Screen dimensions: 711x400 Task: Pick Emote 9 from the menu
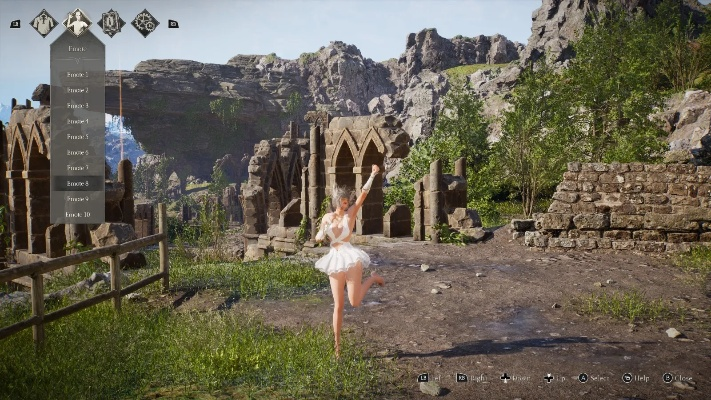click(x=77, y=198)
